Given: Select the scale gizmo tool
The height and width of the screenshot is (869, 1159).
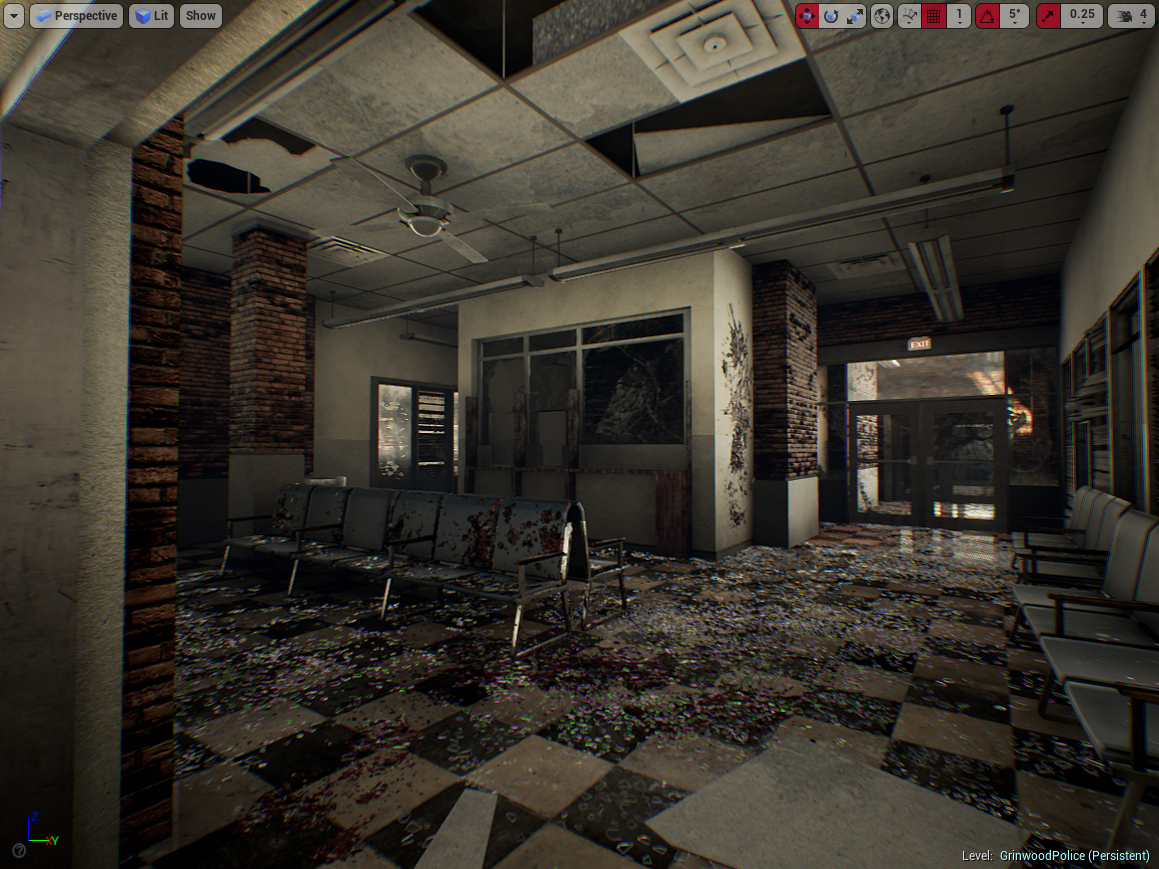Looking at the screenshot, I should [x=855, y=15].
